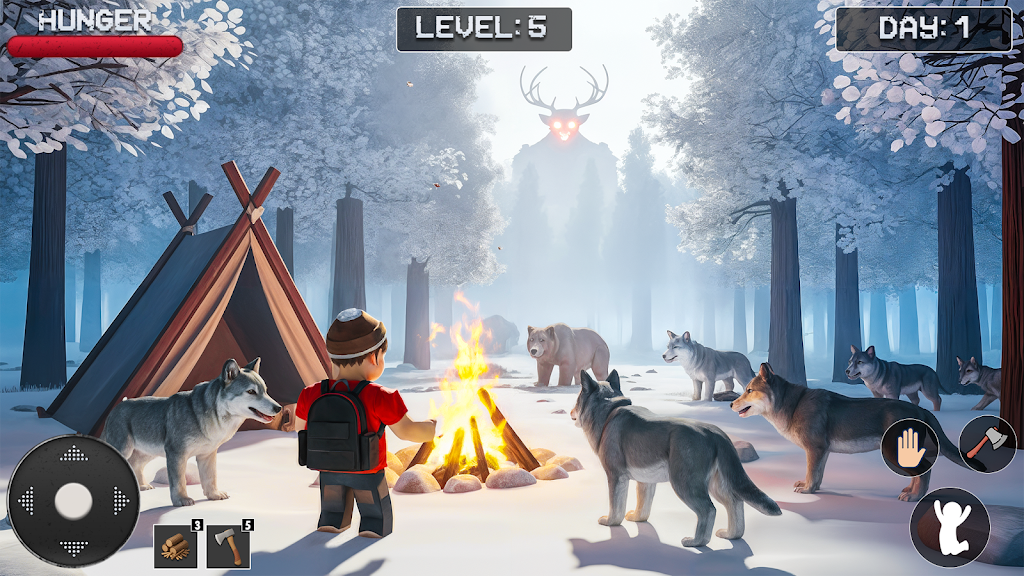
Task: Tap the joystick's up arrow
Action: pos(73,455)
